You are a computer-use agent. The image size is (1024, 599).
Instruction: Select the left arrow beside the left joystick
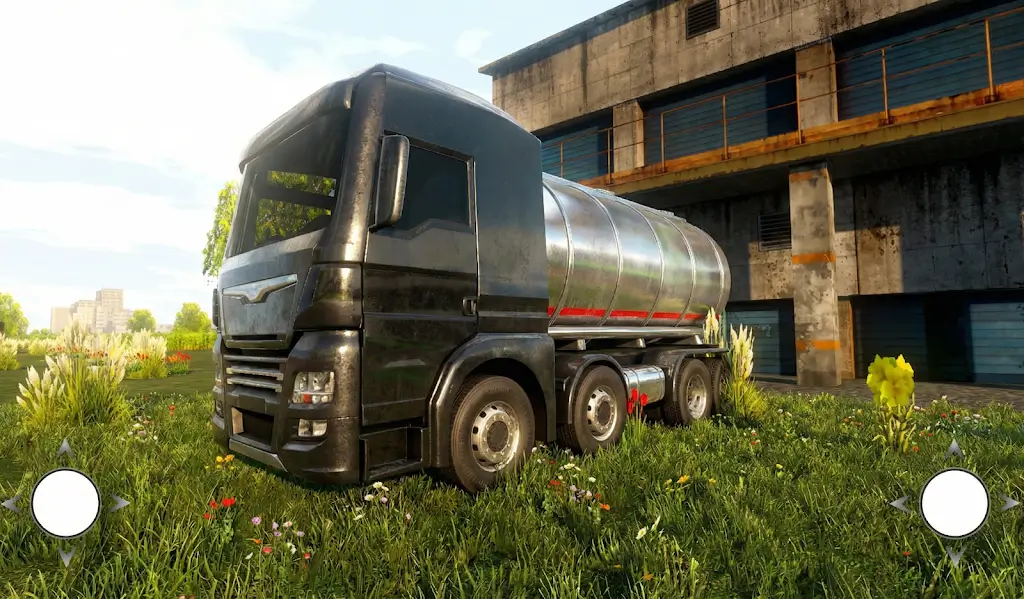11,503
